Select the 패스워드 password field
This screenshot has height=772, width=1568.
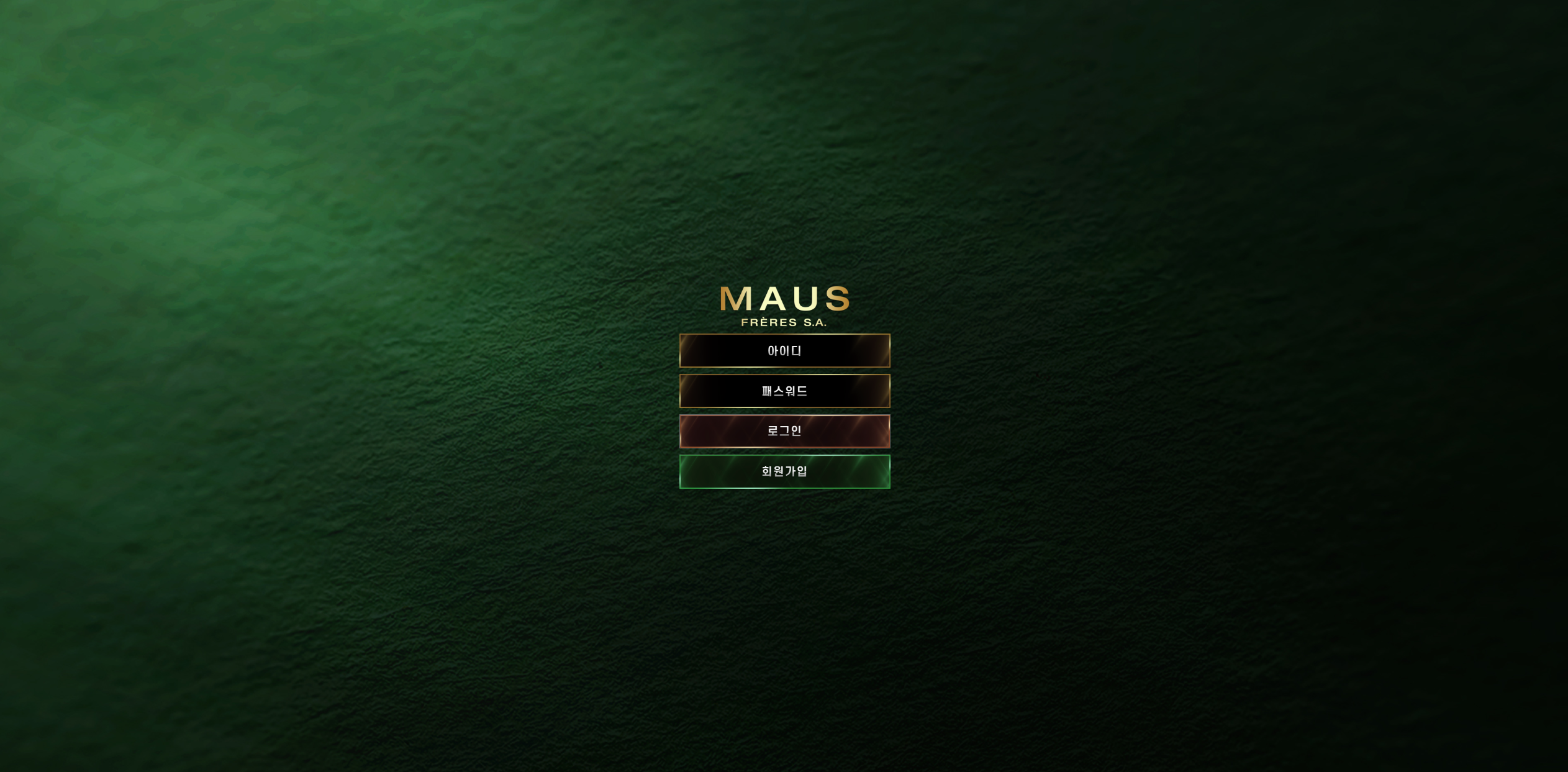pyautogui.click(x=784, y=391)
